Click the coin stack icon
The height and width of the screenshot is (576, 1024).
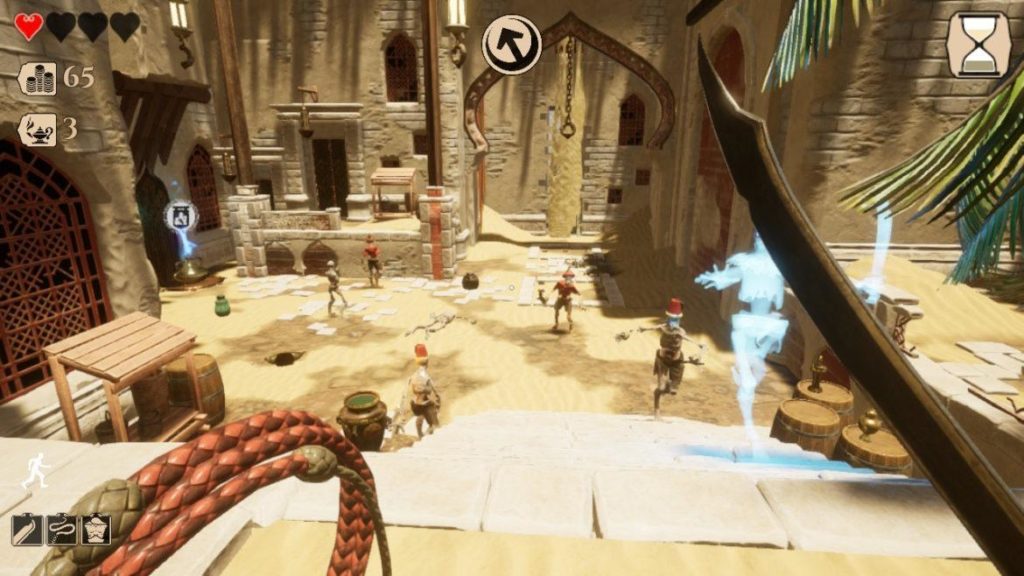(x=37, y=78)
